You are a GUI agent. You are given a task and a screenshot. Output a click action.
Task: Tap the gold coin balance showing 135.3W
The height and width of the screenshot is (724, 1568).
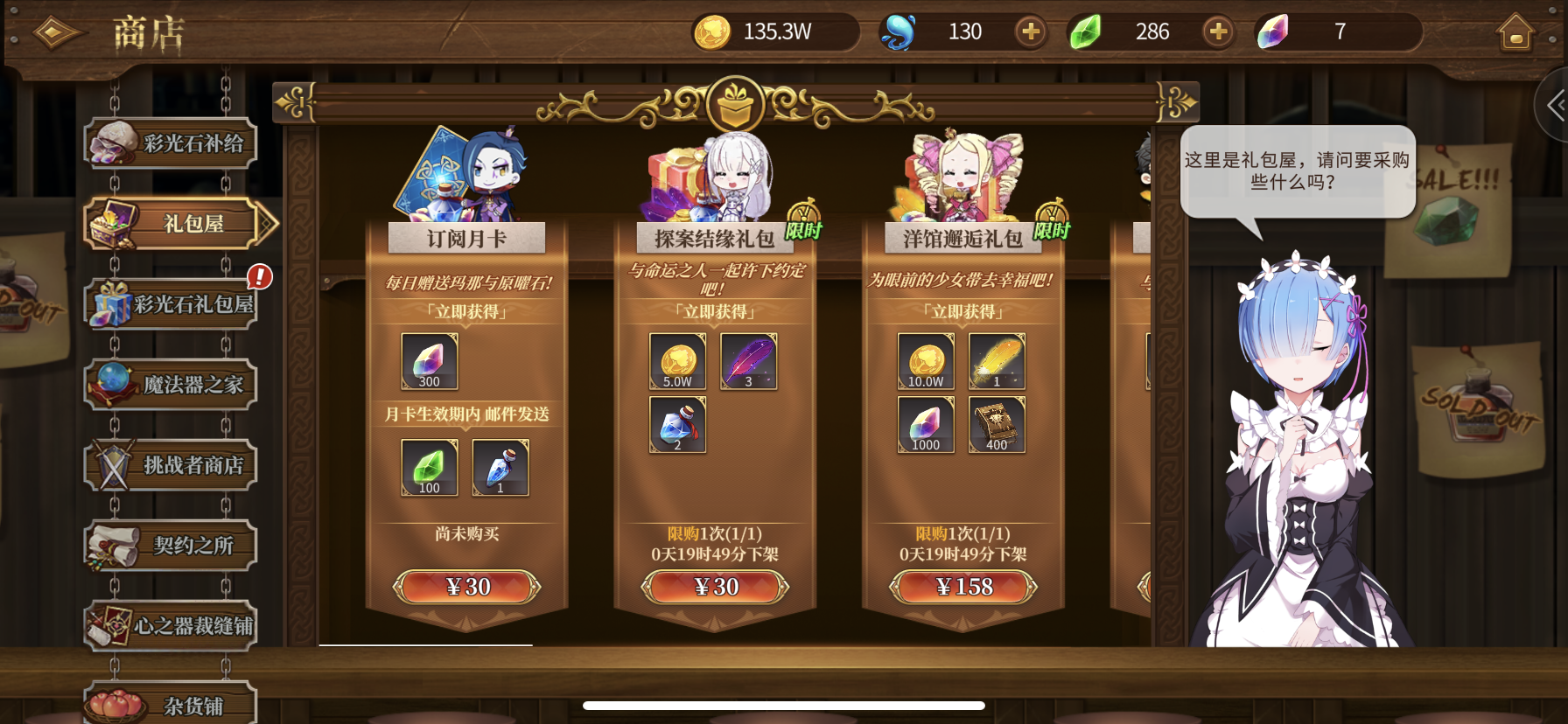coord(773,31)
